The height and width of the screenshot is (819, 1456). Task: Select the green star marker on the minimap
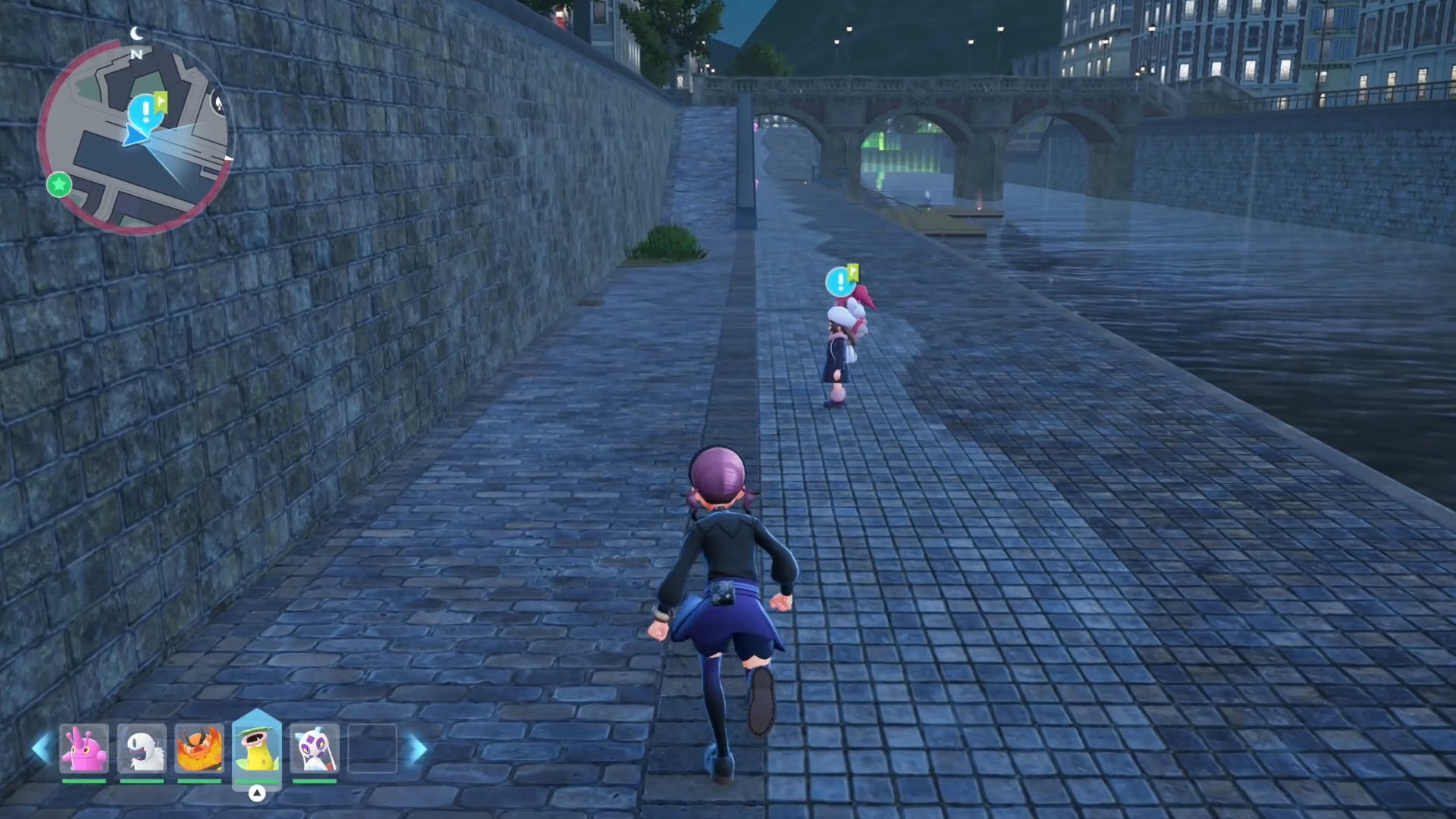[x=59, y=184]
